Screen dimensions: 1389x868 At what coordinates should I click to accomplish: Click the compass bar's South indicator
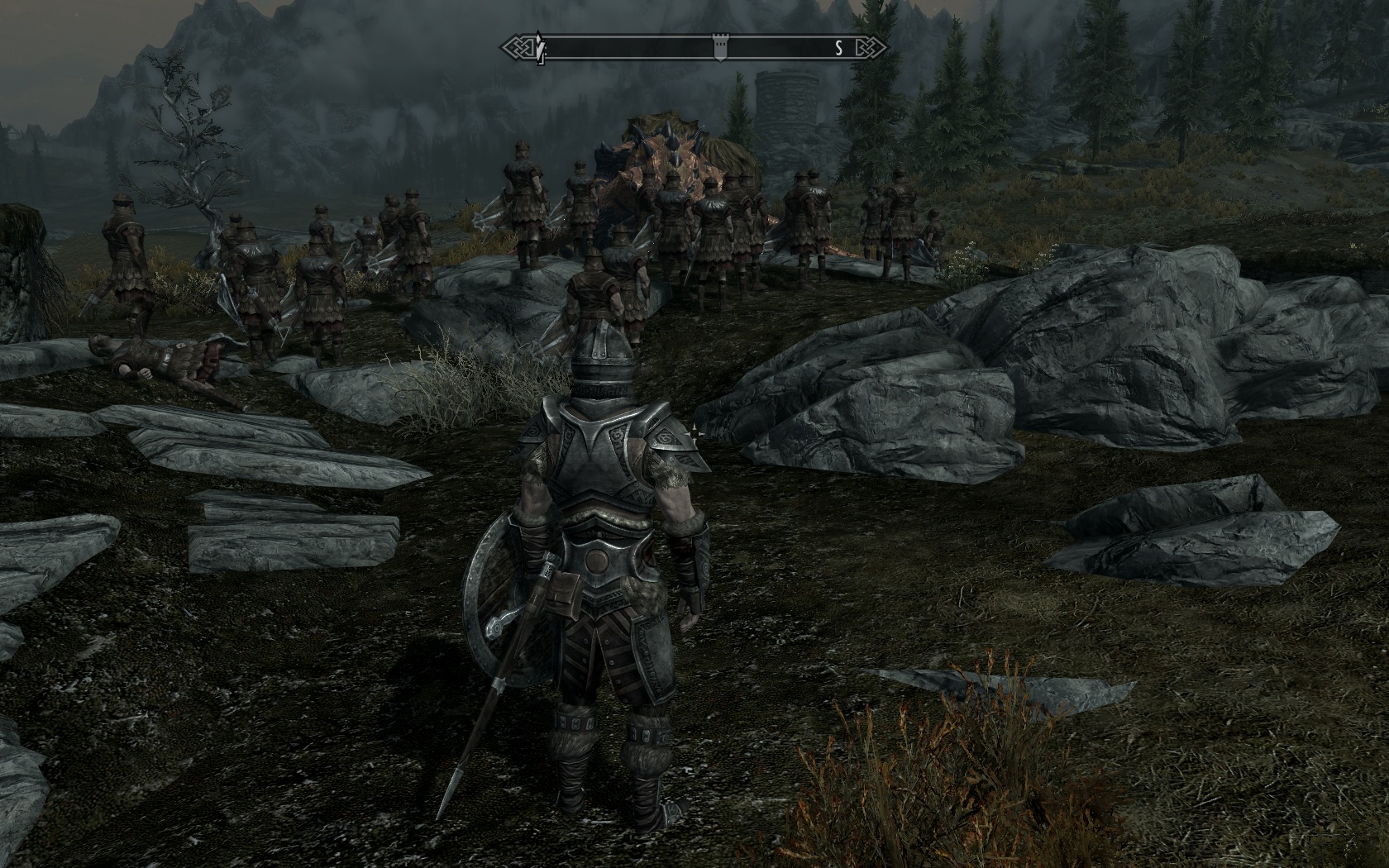pyautogui.click(x=838, y=48)
